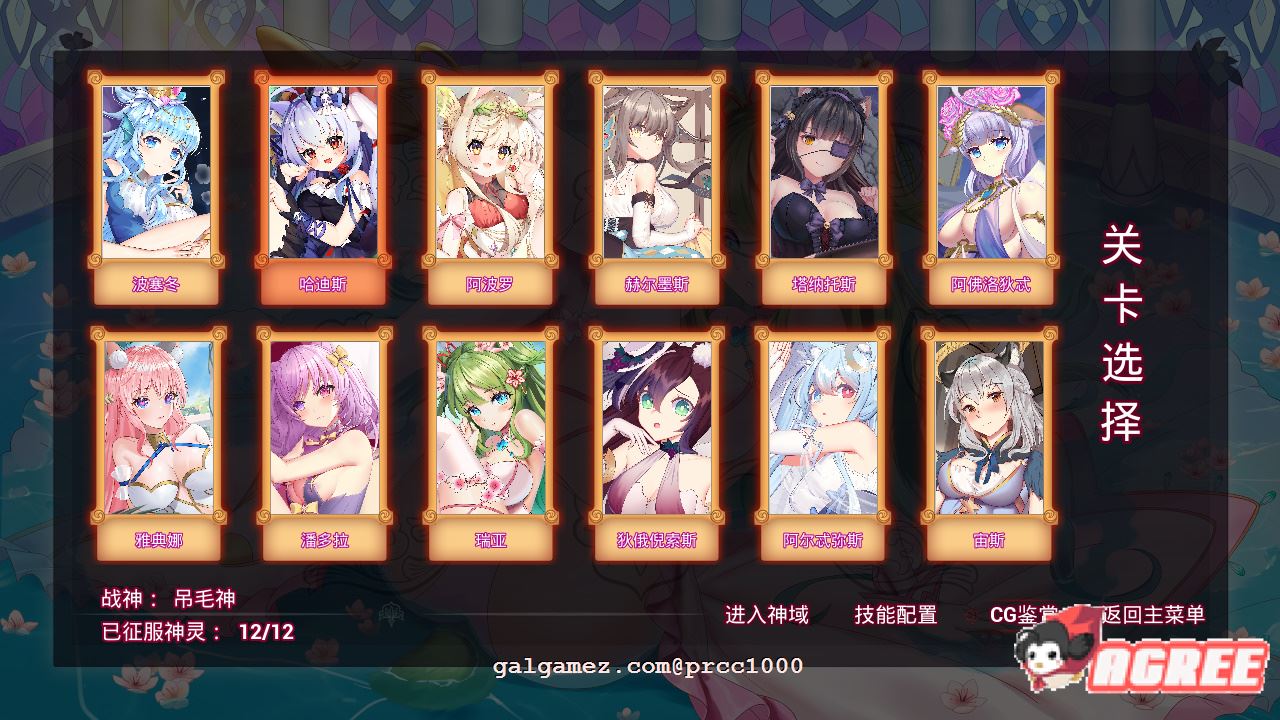
Task: Select the 塔纳托斯 (Thanatos) character card
Action: (x=823, y=180)
